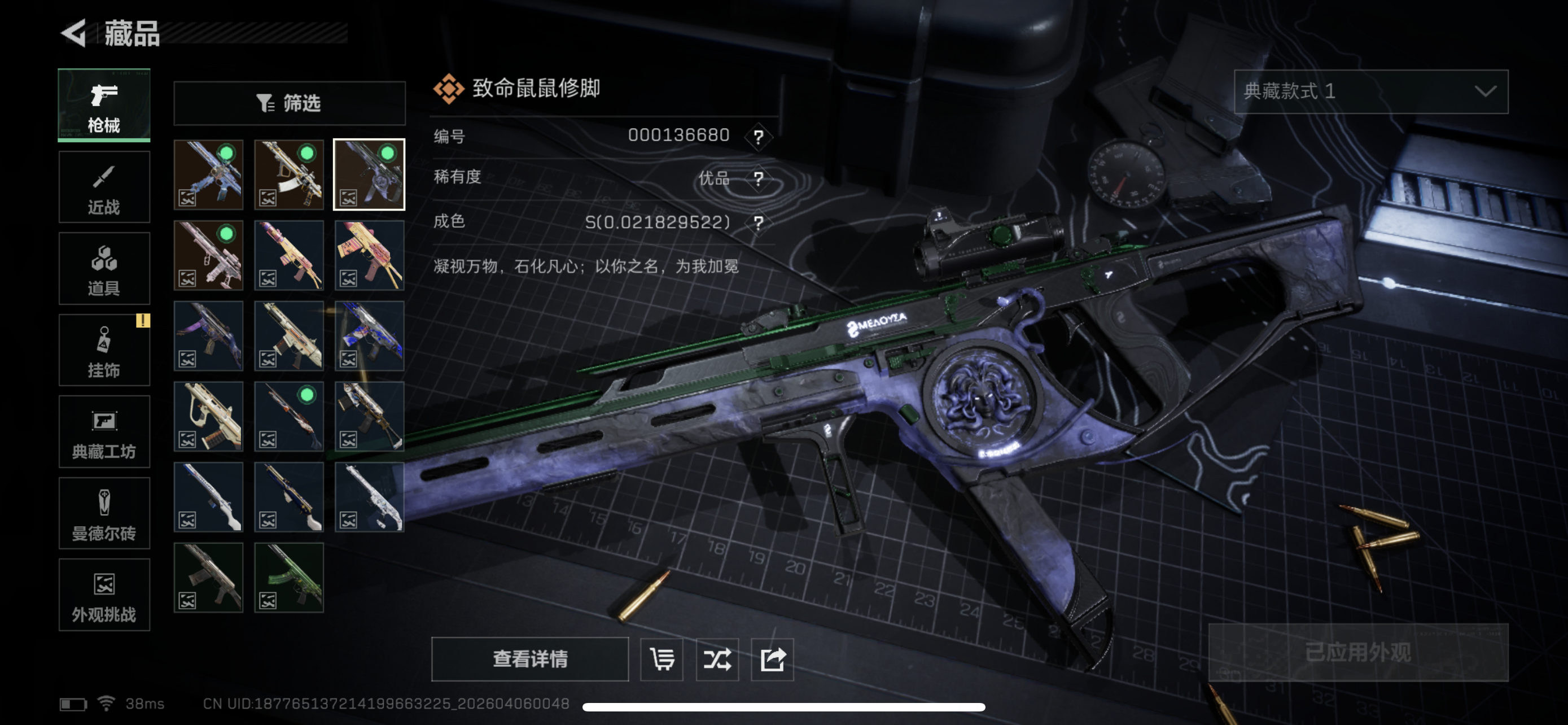The height and width of the screenshot is (725, 1568).
Task: Show the help tooltip for 编号
Action: click(758, 136)
